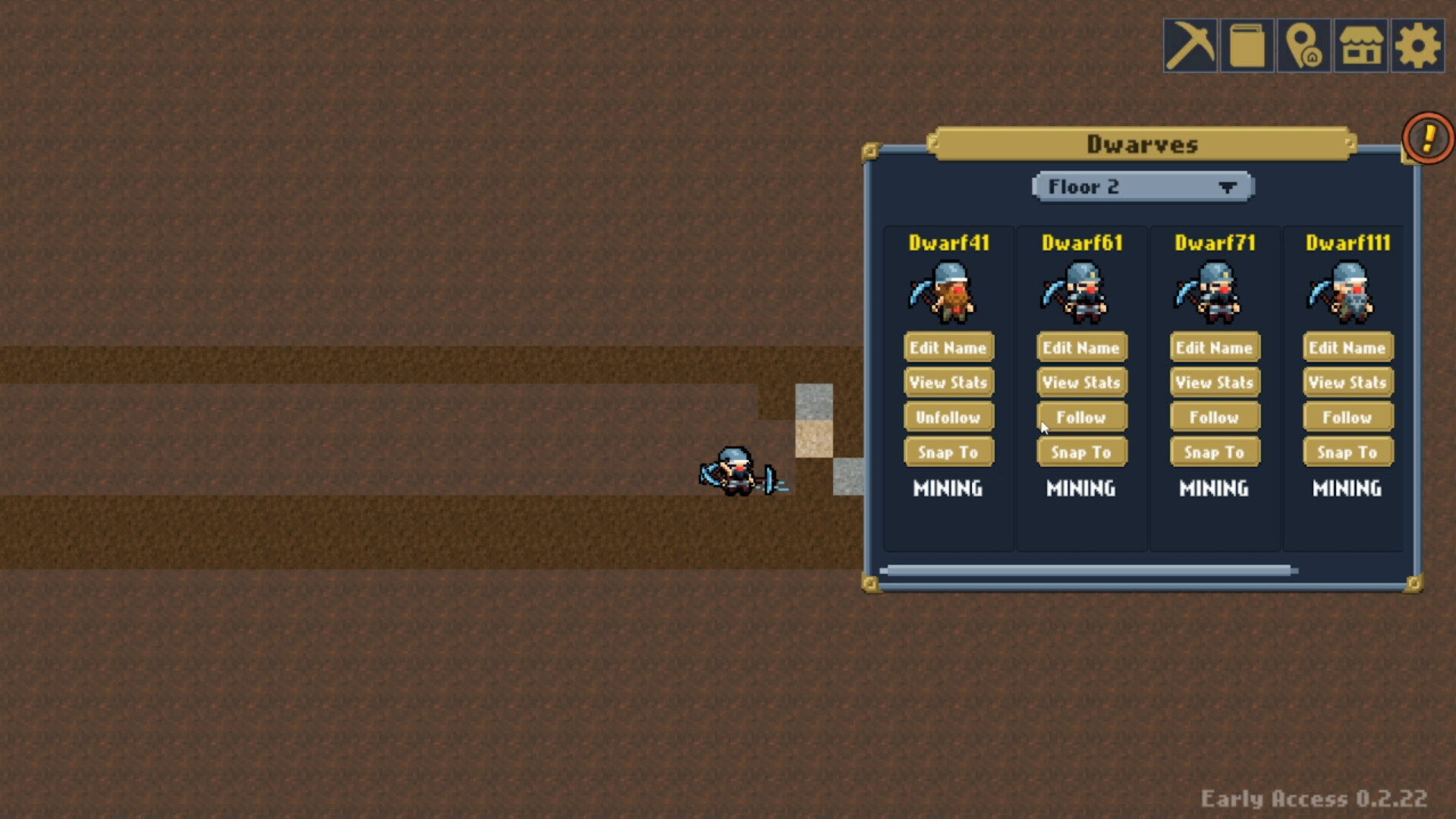Snap to Dwarf71
This screenshot has width=1456, height=819.
(1214, 452)
